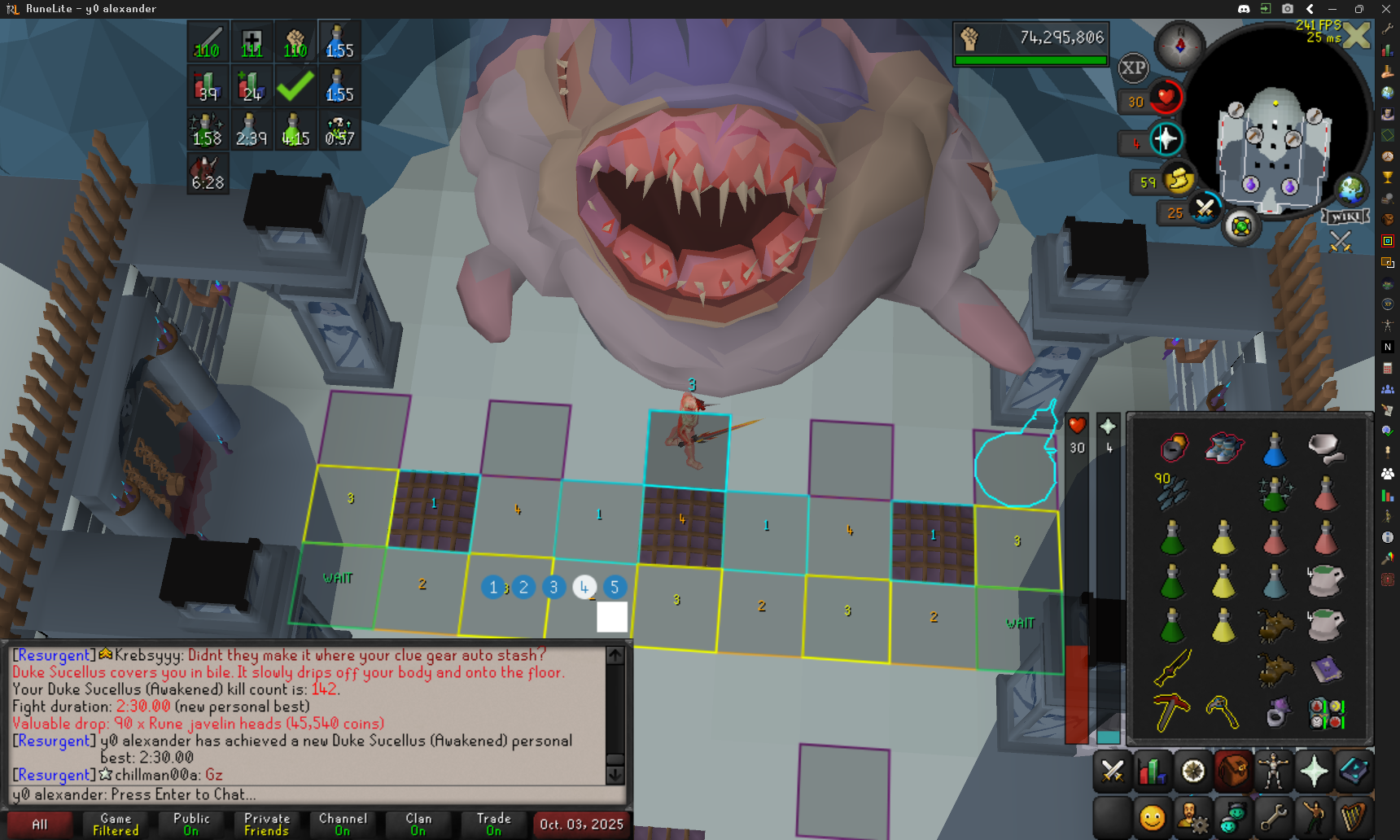This screenshot has height=840, width=1400.
Task: Select the purple book in inventory
Action: (1326, 669)
